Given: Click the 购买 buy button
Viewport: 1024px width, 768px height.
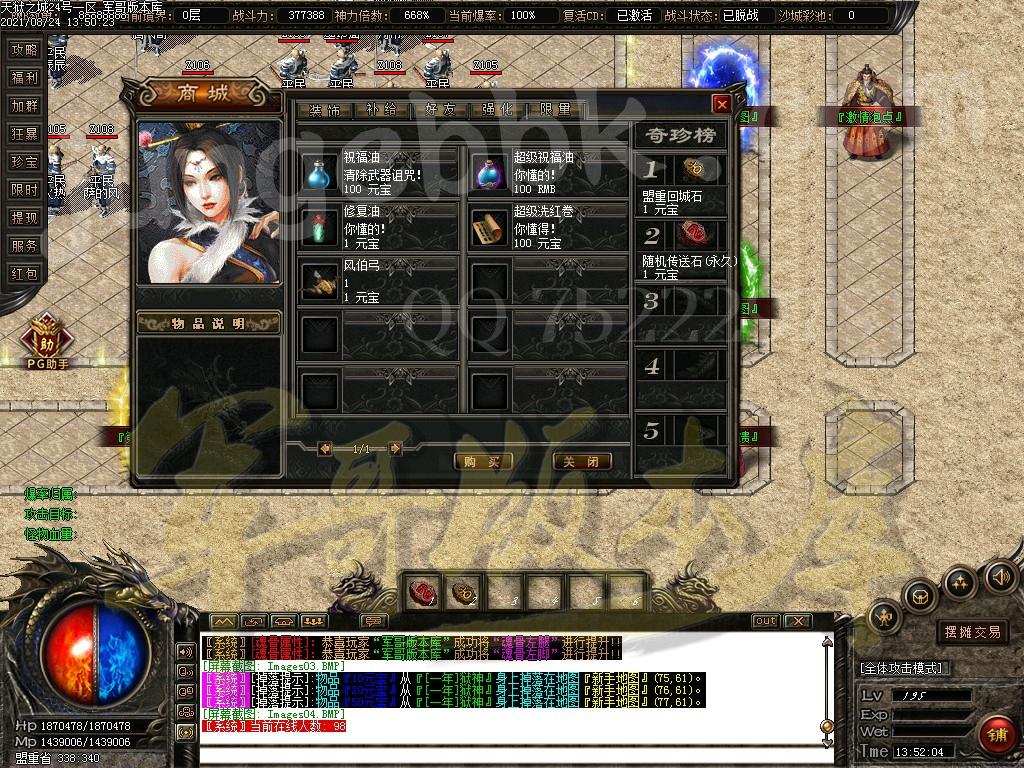Looking at the screenshot, I should tap(482, 461).
